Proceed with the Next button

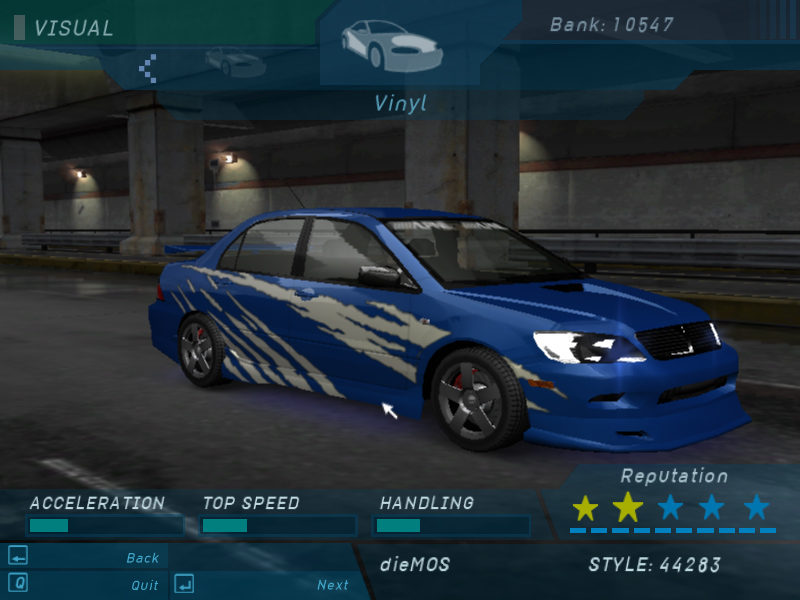[333, 585]
